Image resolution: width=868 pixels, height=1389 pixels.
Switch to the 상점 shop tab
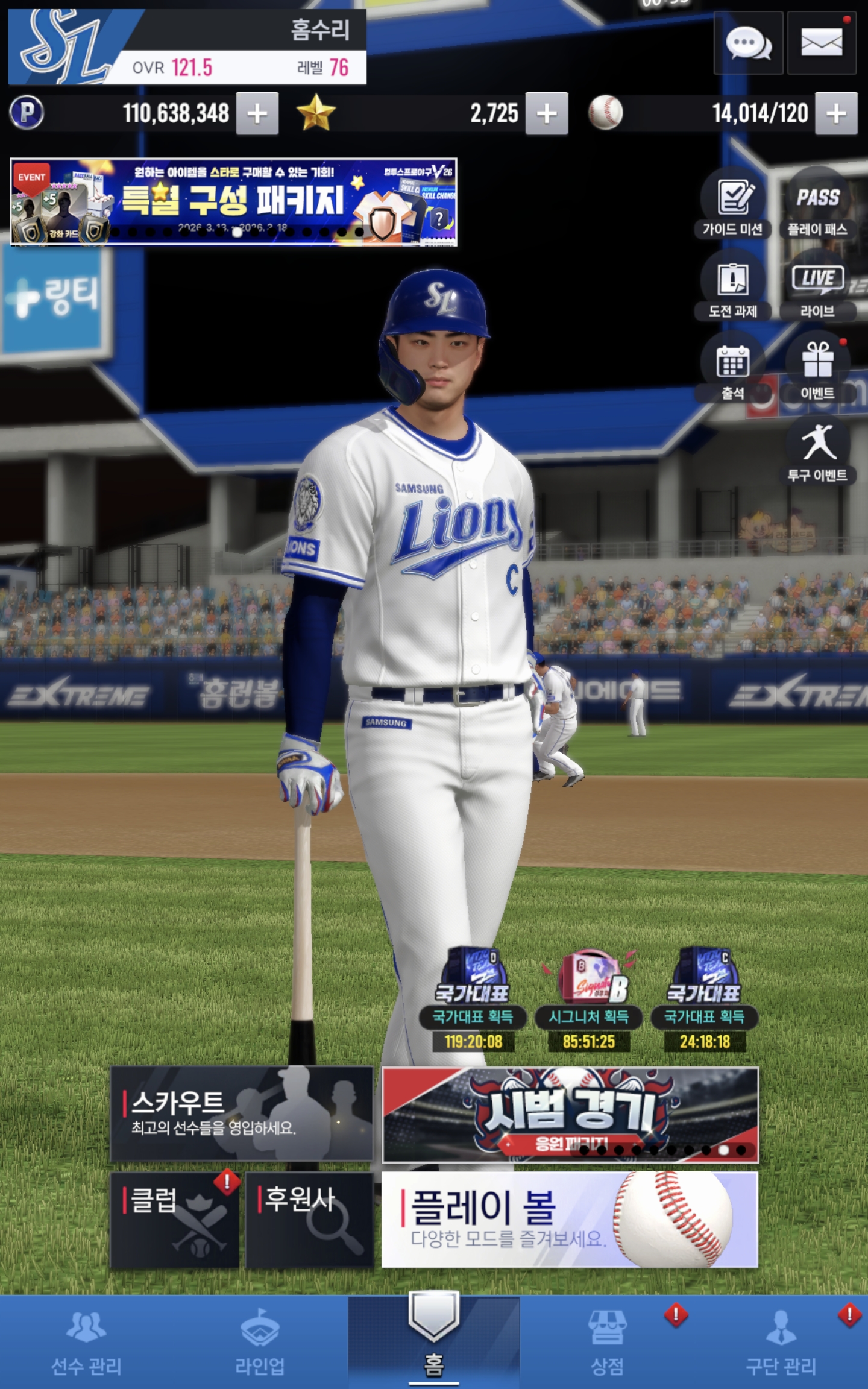tap(608, 1342)
